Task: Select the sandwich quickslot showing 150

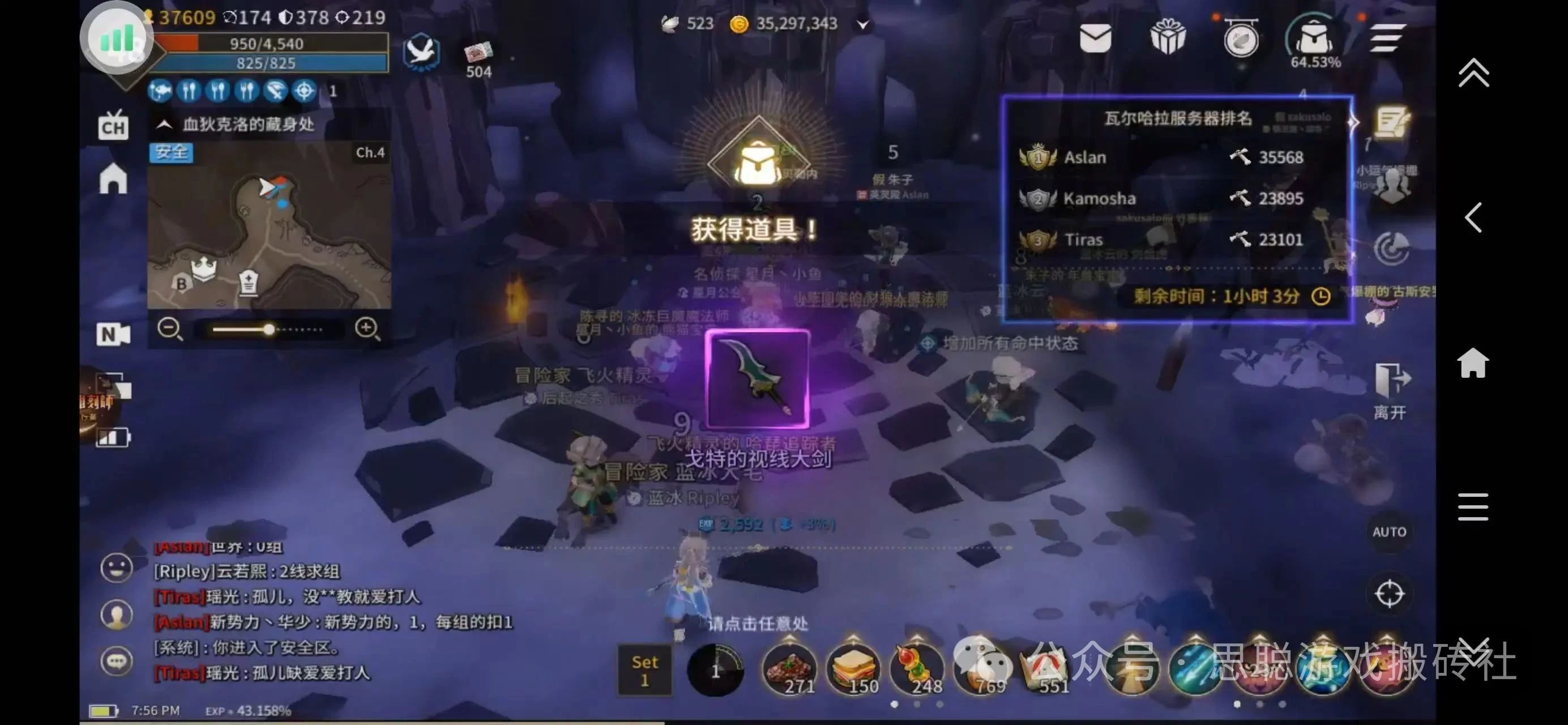Action: [853, 668]
